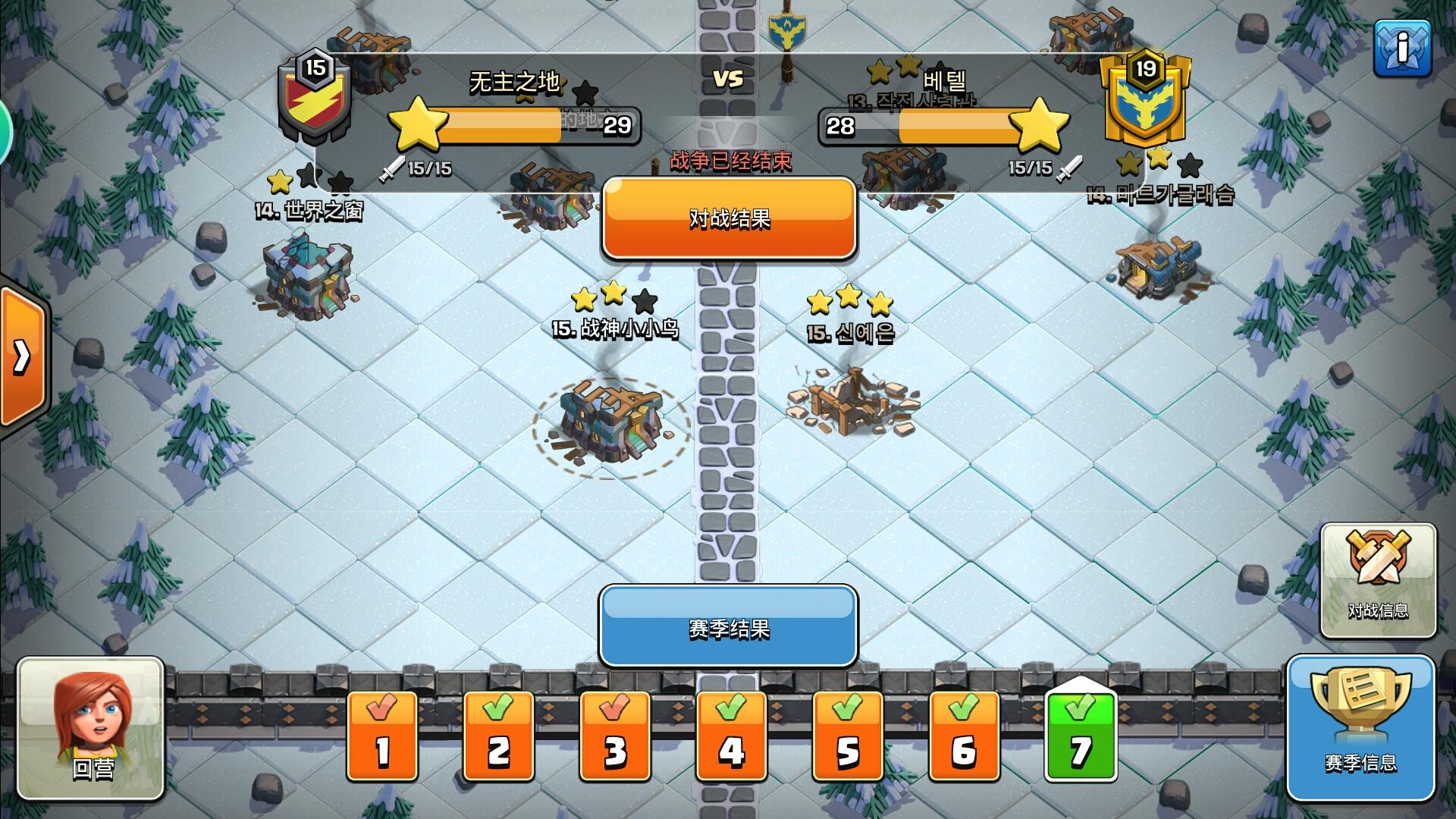Open the 对战结果 results button
The width and height of the screenshot is (1456, 819).
click(728, 218)
